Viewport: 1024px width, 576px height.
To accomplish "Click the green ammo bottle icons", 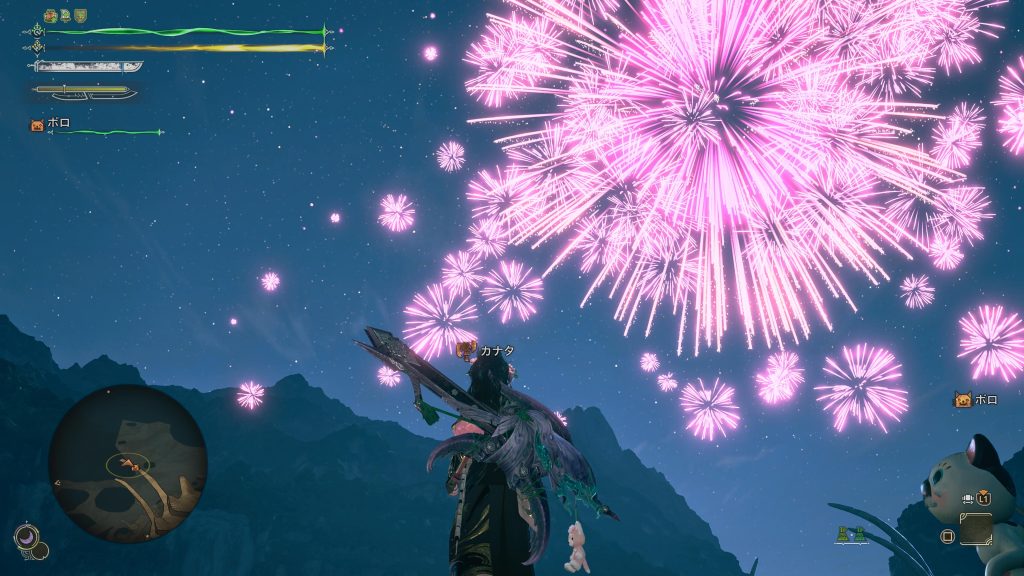I will (851, 534).
